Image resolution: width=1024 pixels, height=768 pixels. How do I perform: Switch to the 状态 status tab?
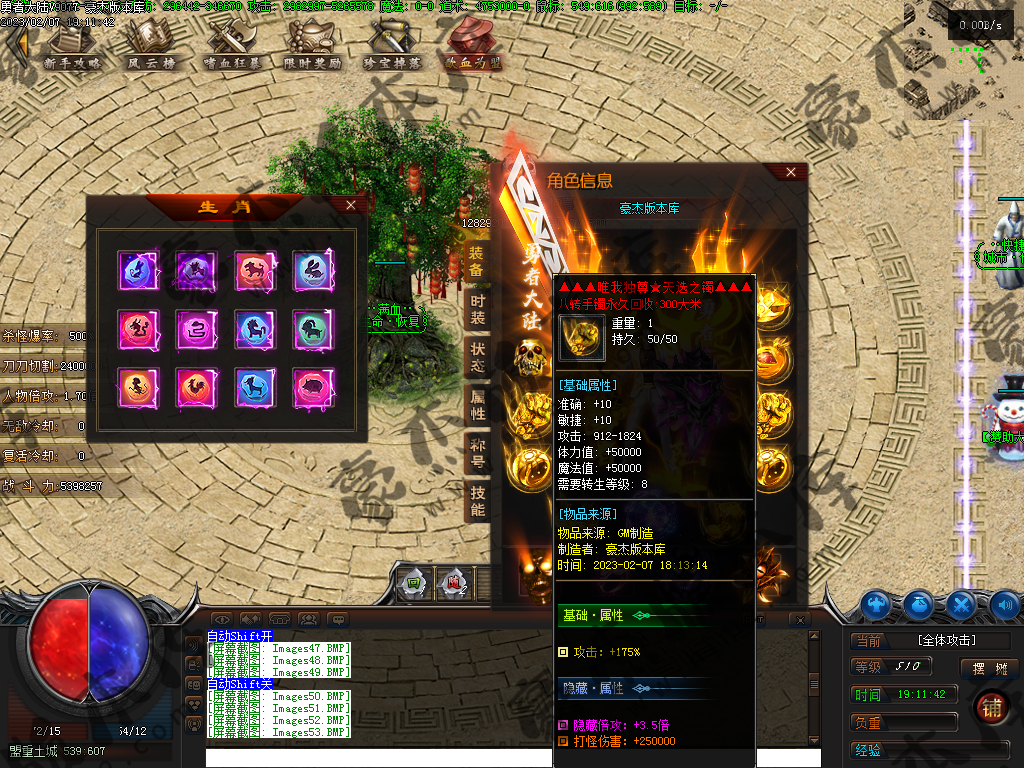coord(477,356)
